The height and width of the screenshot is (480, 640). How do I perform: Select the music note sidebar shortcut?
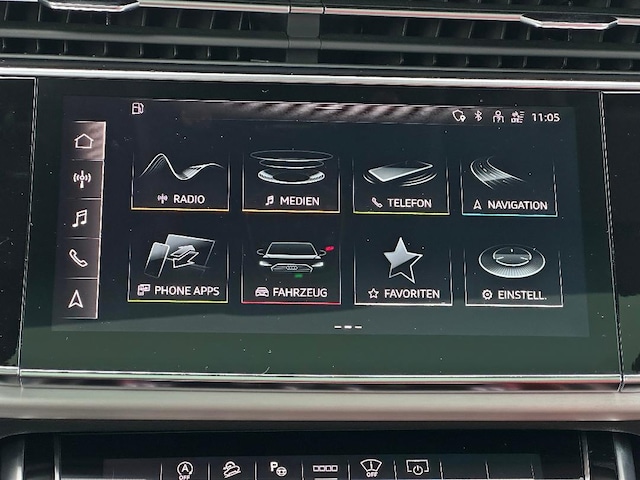pos(80,218)
